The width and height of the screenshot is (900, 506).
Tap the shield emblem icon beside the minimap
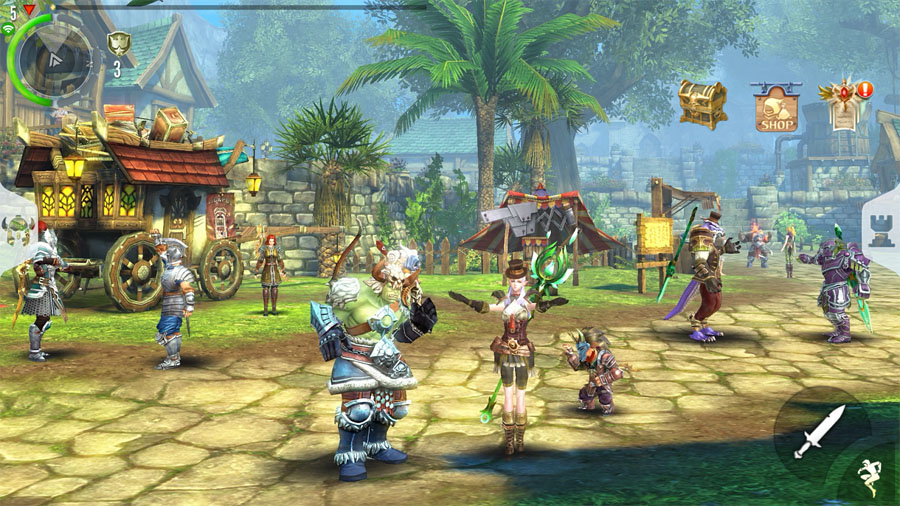click(118, 44)
